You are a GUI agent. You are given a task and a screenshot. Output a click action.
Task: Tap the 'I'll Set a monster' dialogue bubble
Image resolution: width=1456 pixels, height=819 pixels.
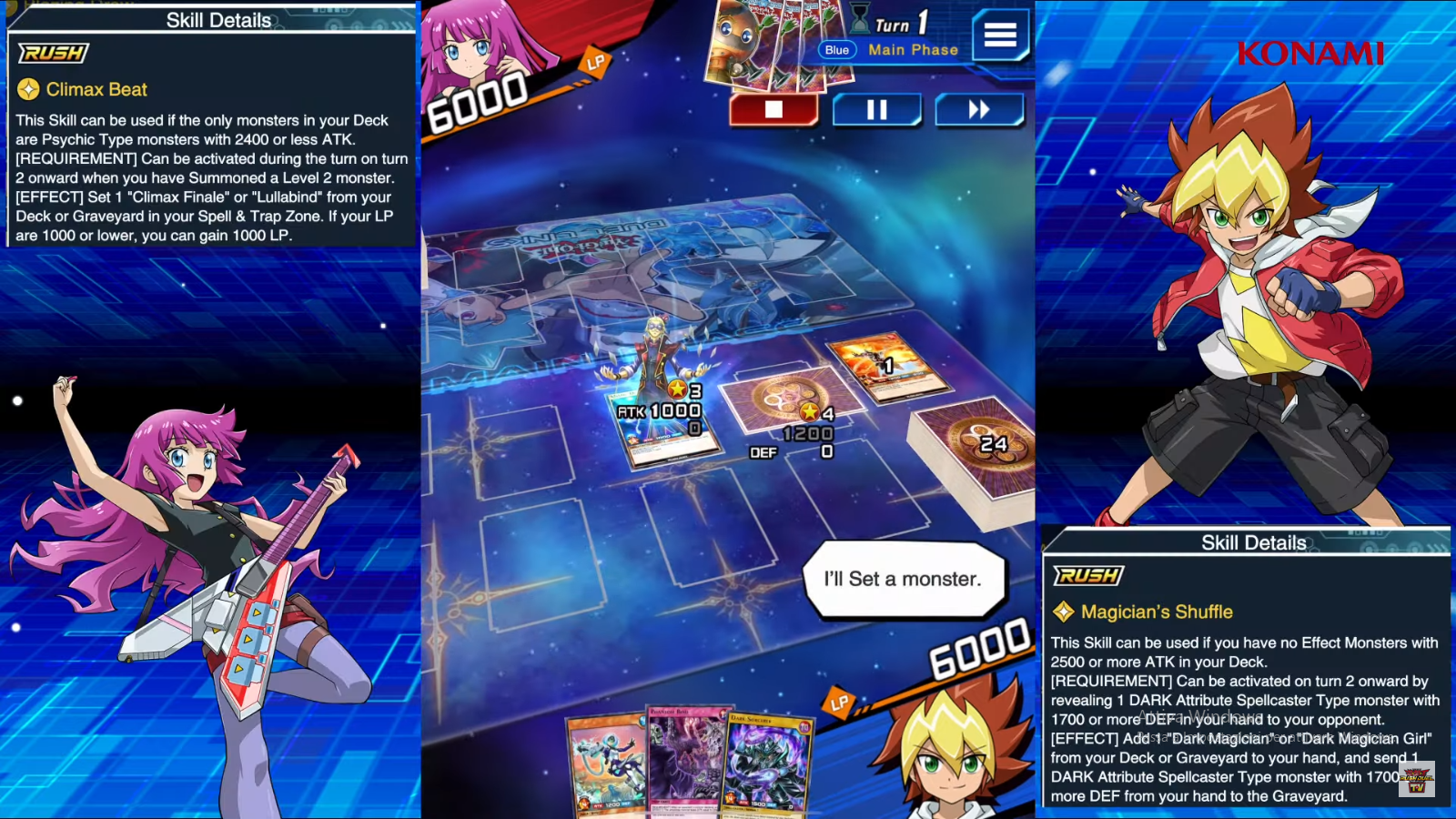[904, 580]
